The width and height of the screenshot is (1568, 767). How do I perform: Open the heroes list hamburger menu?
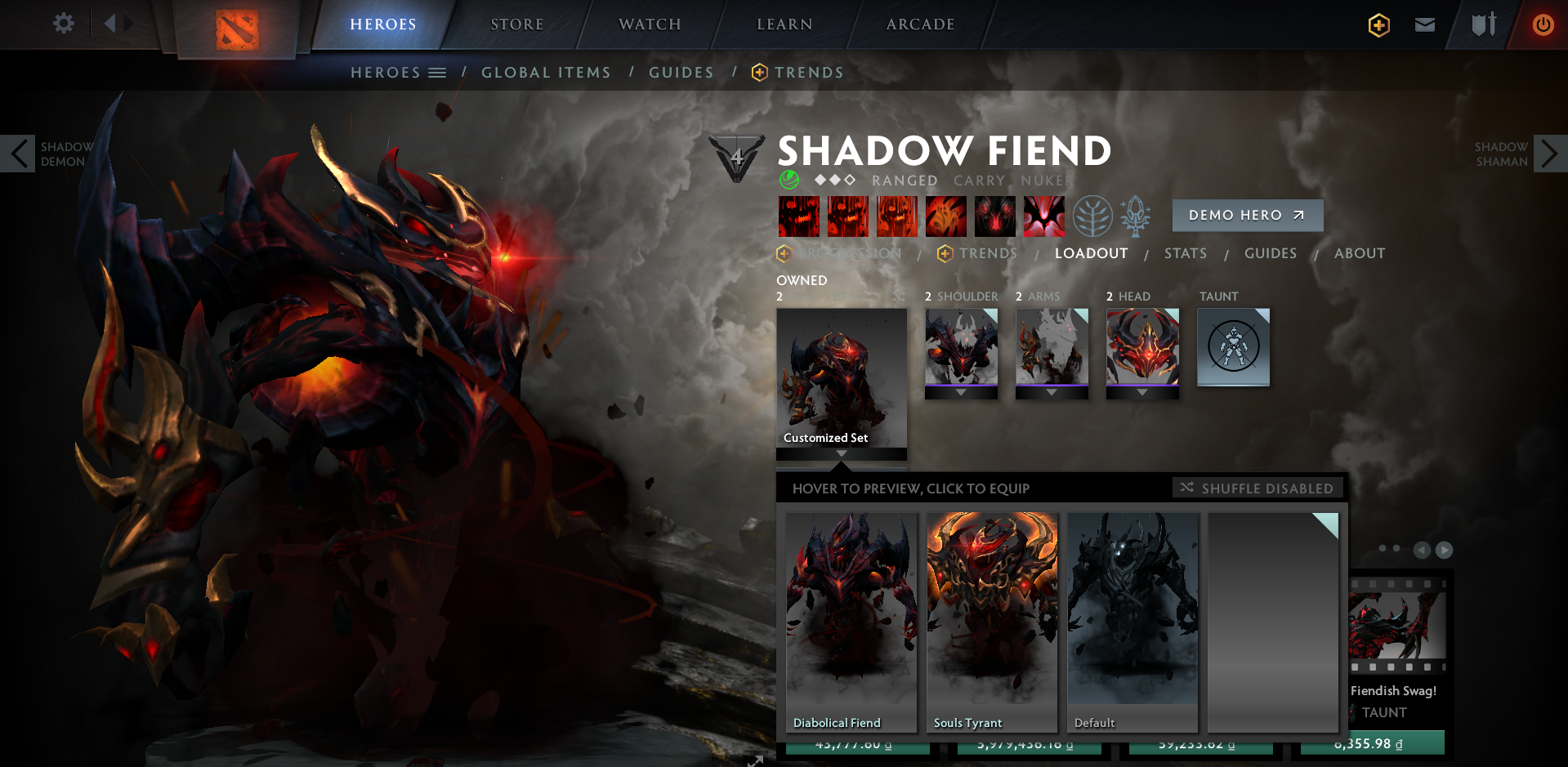(436, 72)
